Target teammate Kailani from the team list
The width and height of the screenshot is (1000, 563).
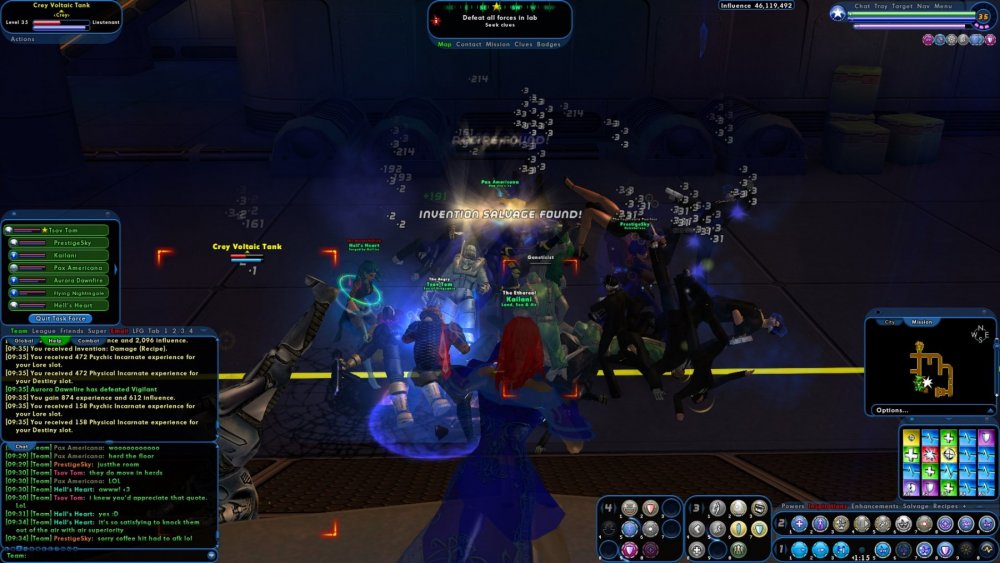[62, 255]
